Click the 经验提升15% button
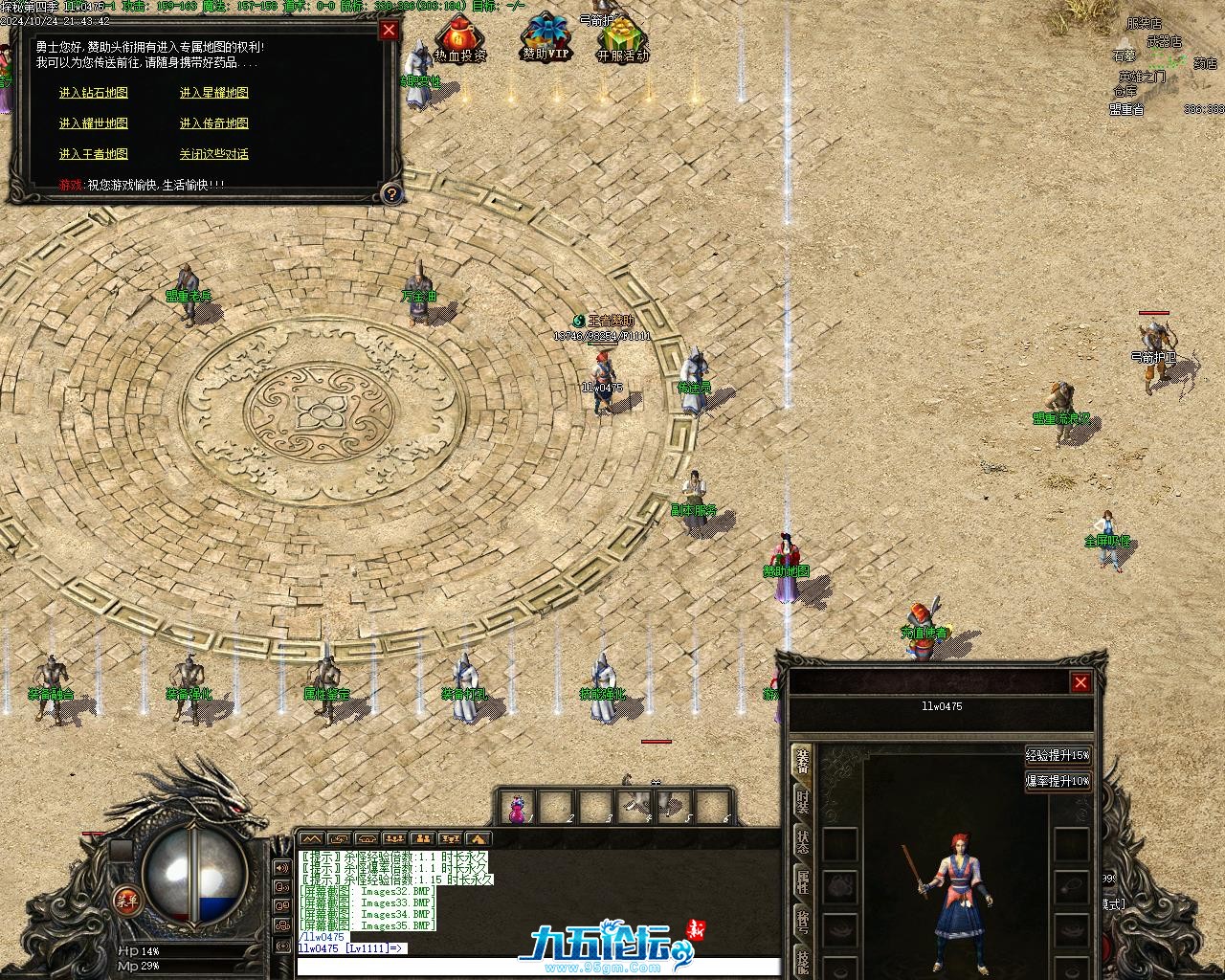1225x980 pixels. click(1058, 755)
